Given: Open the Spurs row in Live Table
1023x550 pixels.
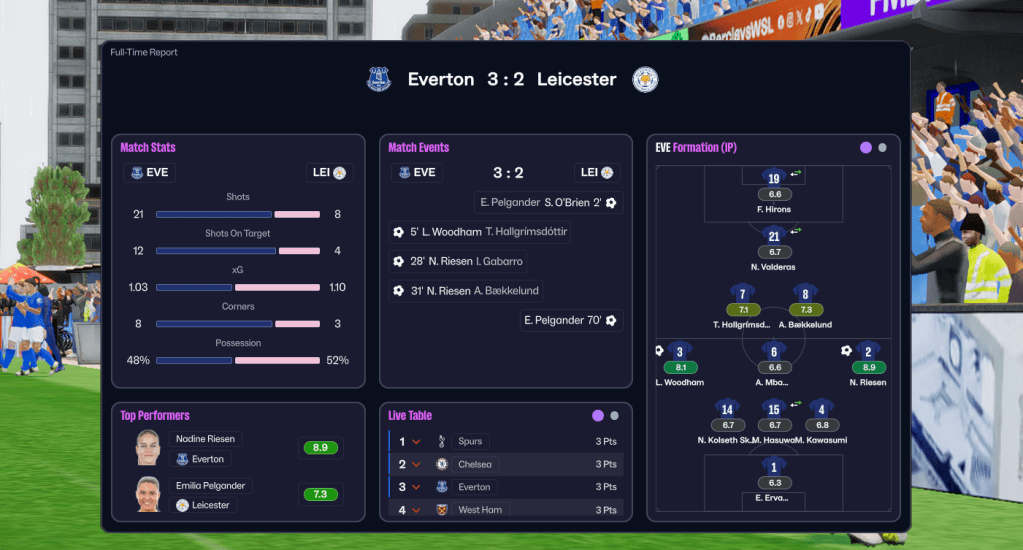Looking at the screenshot, I should (505, 441).
